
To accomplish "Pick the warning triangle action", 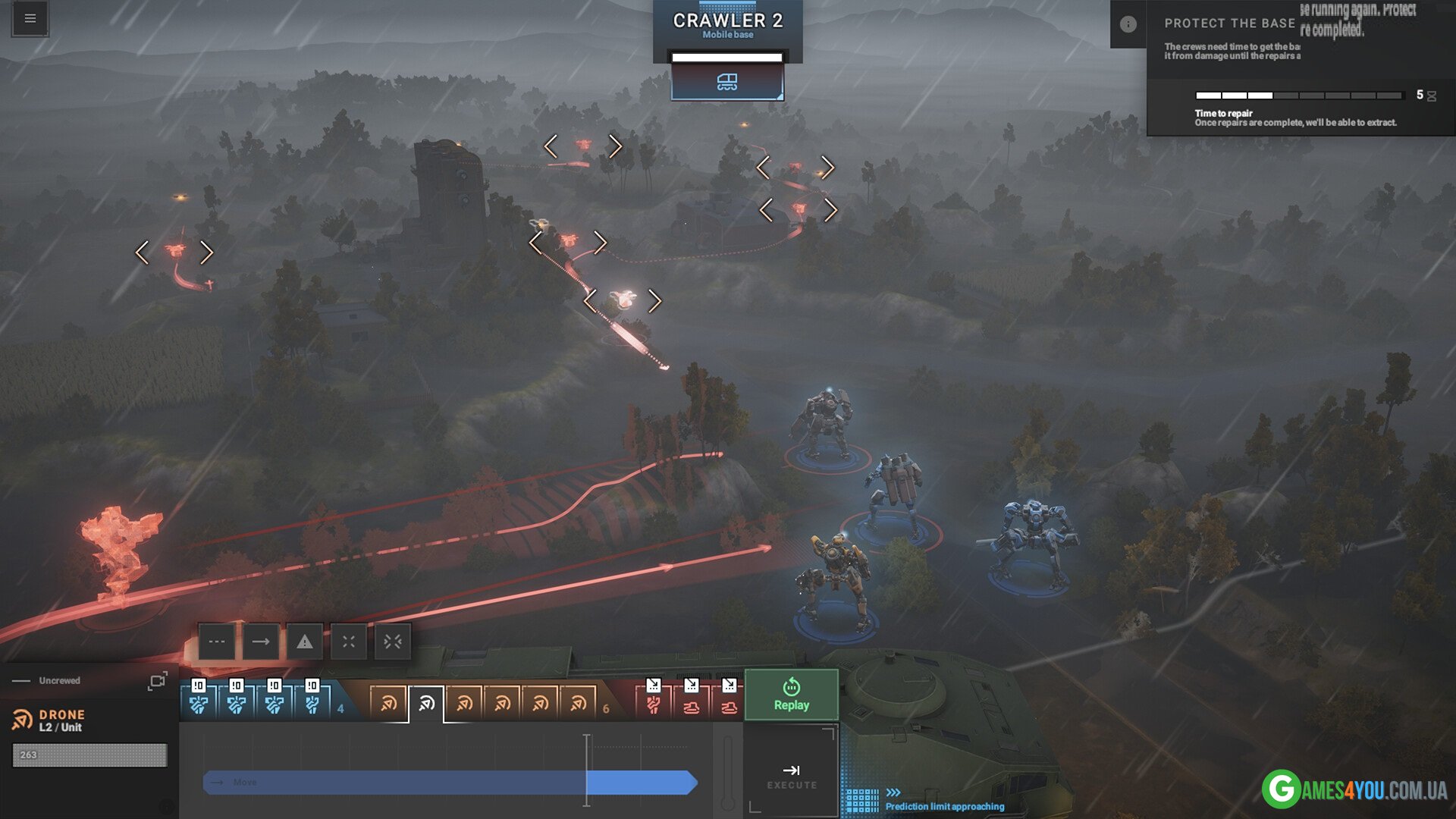I will [x=305, y=642].
